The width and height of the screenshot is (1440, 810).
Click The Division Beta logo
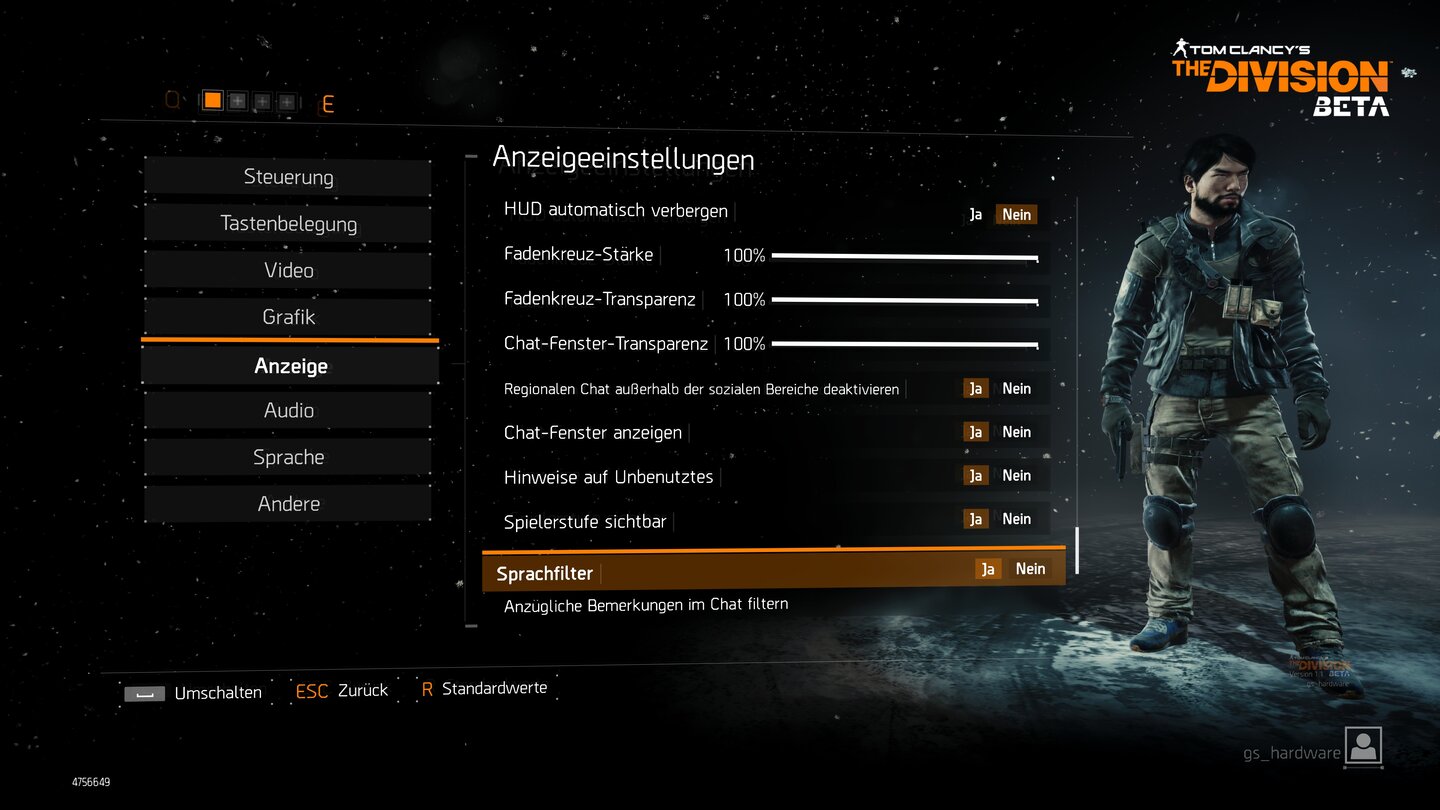pos(1280,75)
